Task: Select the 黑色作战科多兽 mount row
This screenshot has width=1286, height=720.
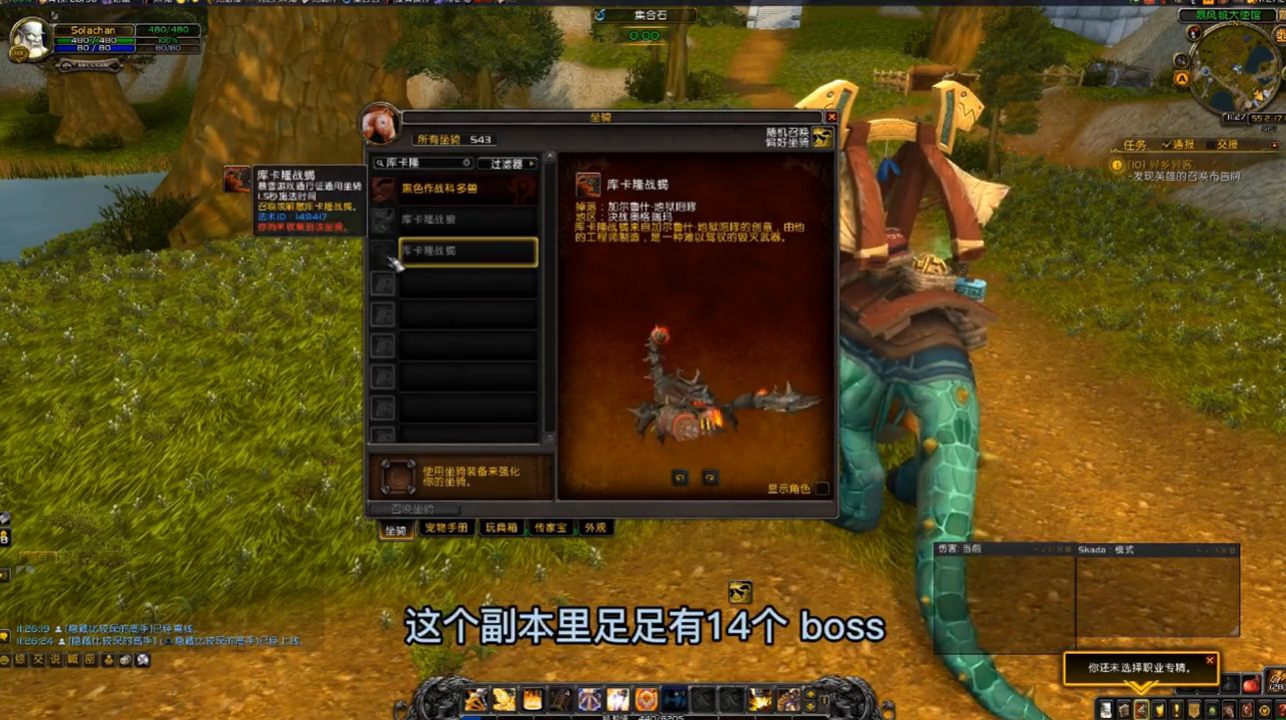Action: coord(467,188)
